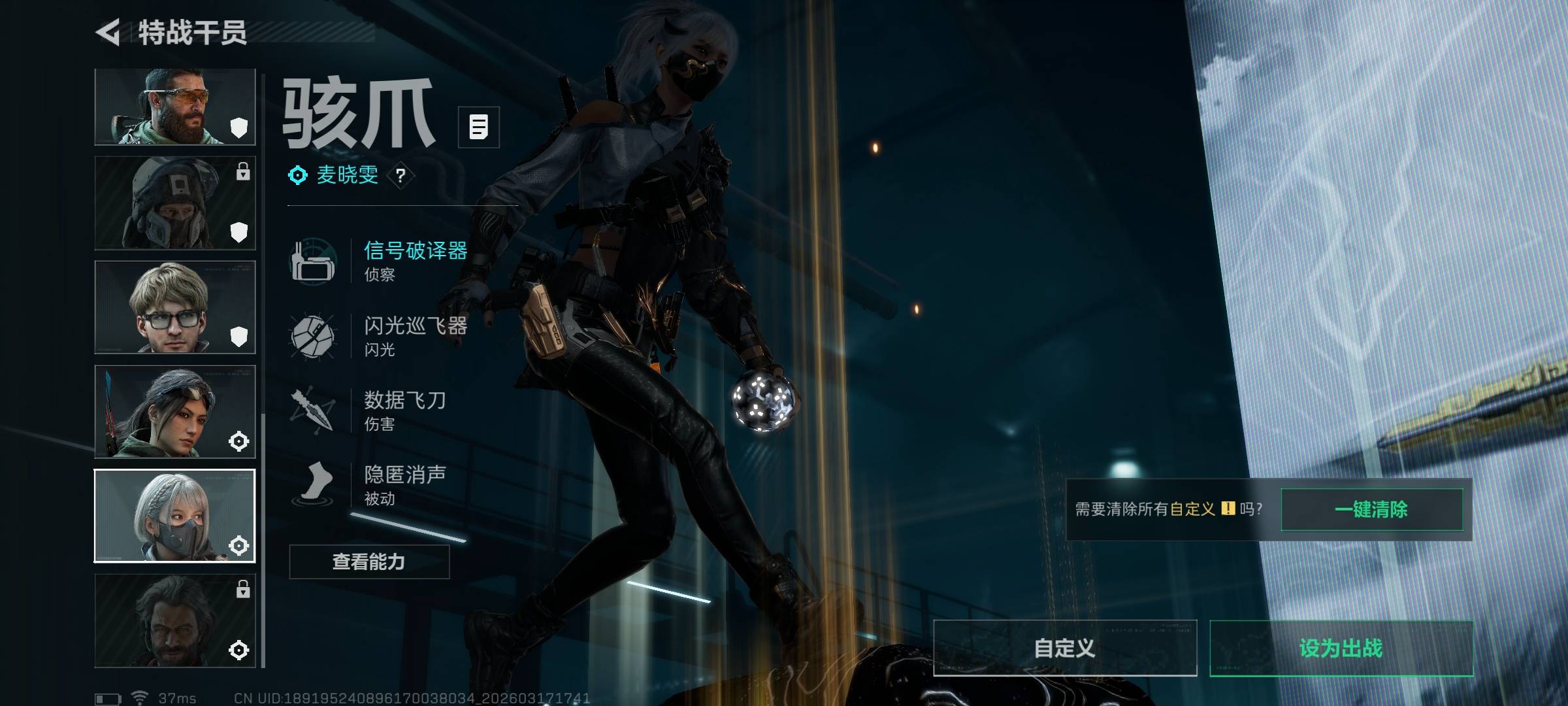Pick the blond operator wearing black glasses
The width and height of the screenshot is (1568, 706).
point(175,307)
